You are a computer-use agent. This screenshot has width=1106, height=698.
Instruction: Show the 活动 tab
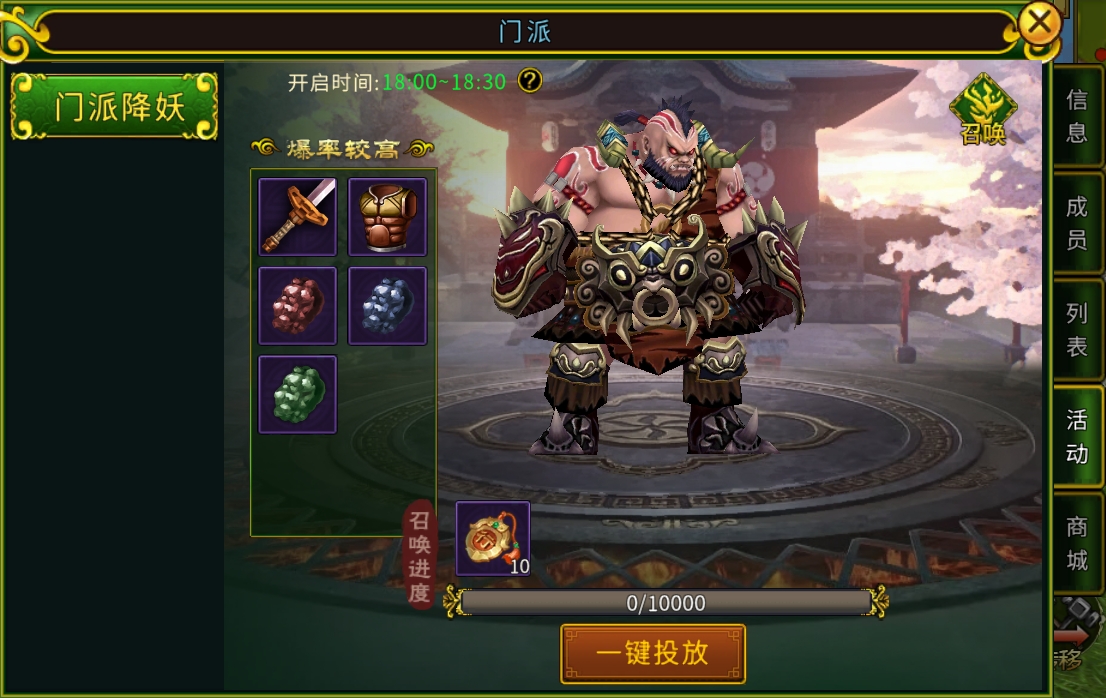coord(1077,437)
